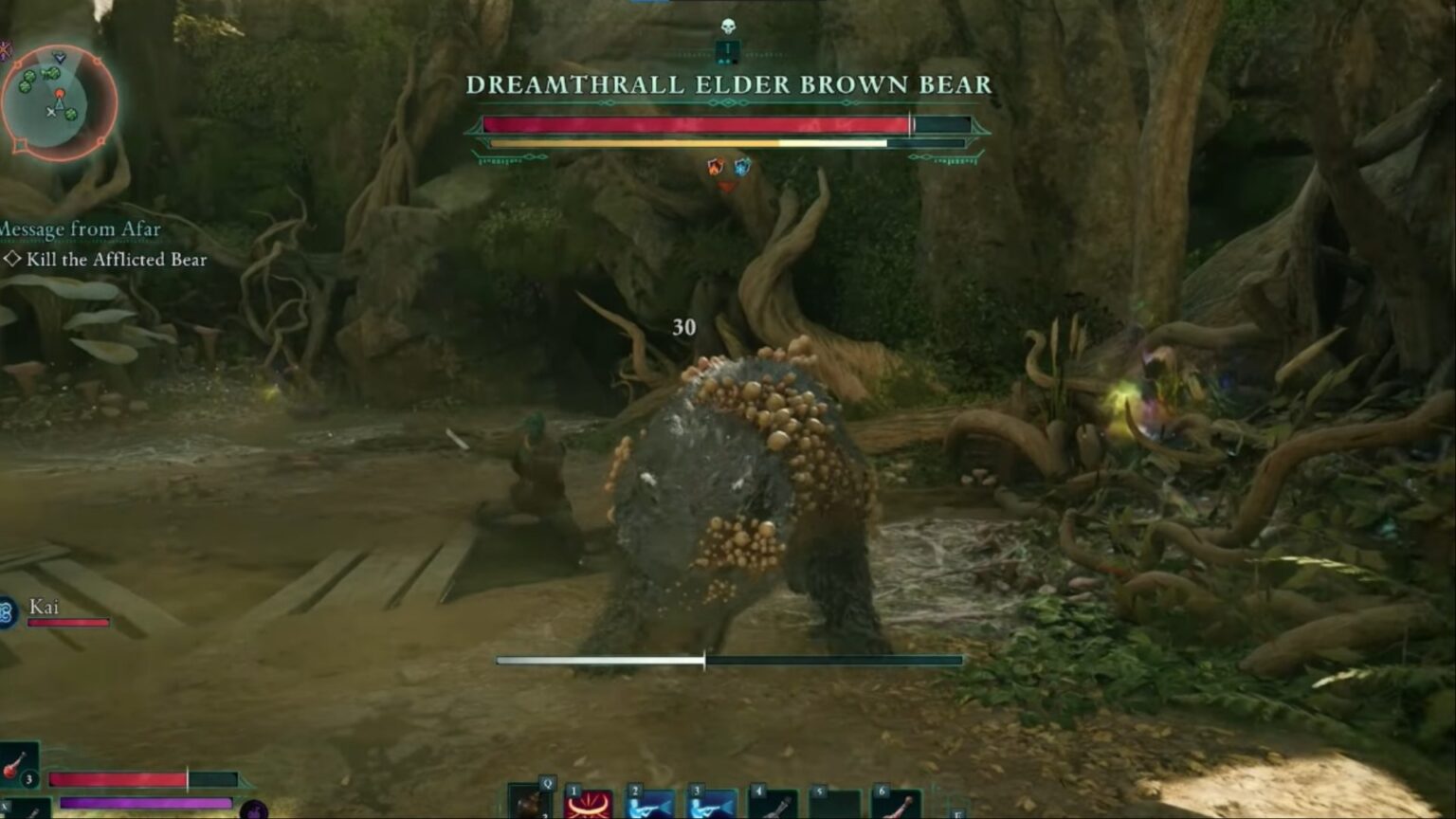Click the purple flask icon in bottom-right corner
This screenshot has width=1456, height=819.
point(254,810)
